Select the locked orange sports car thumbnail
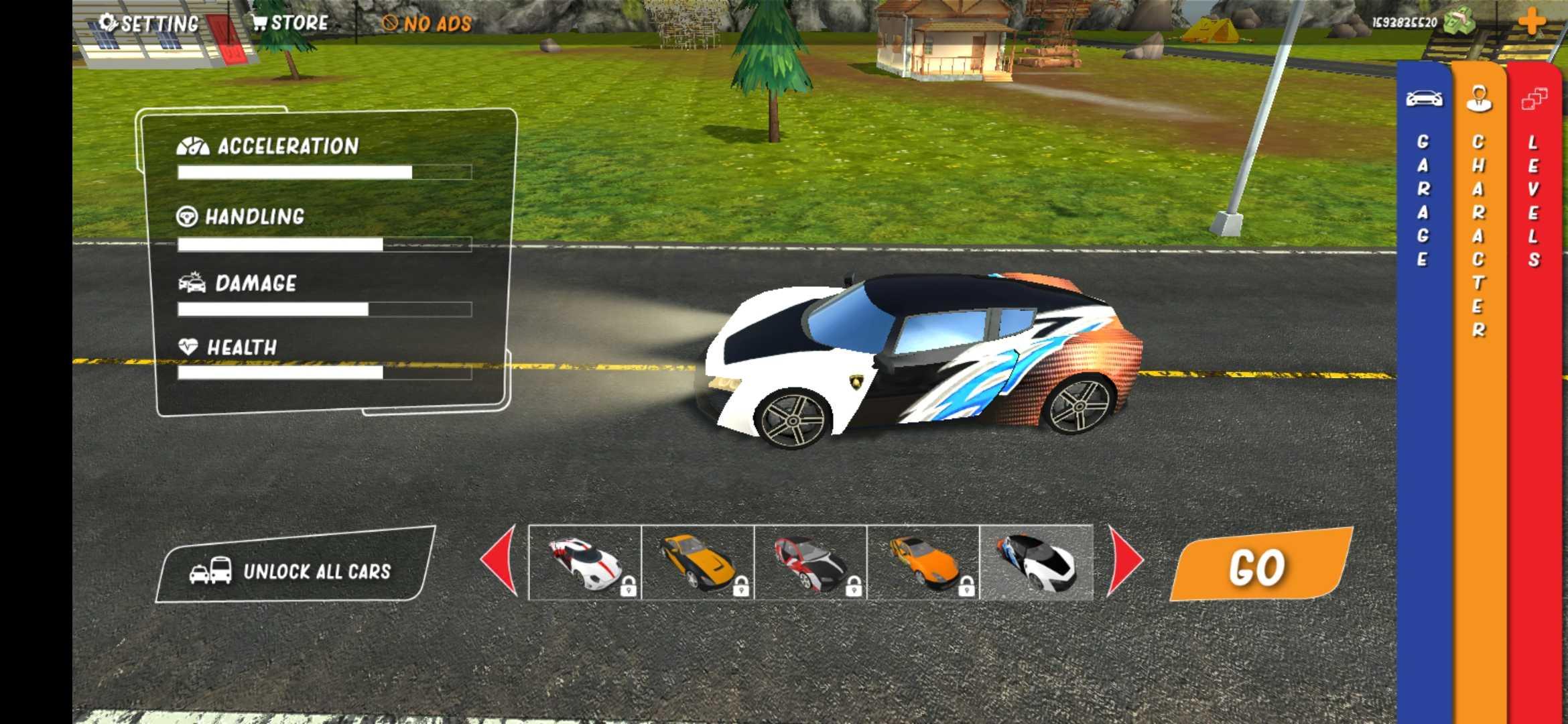1568x724 pixels. point(923,562)
